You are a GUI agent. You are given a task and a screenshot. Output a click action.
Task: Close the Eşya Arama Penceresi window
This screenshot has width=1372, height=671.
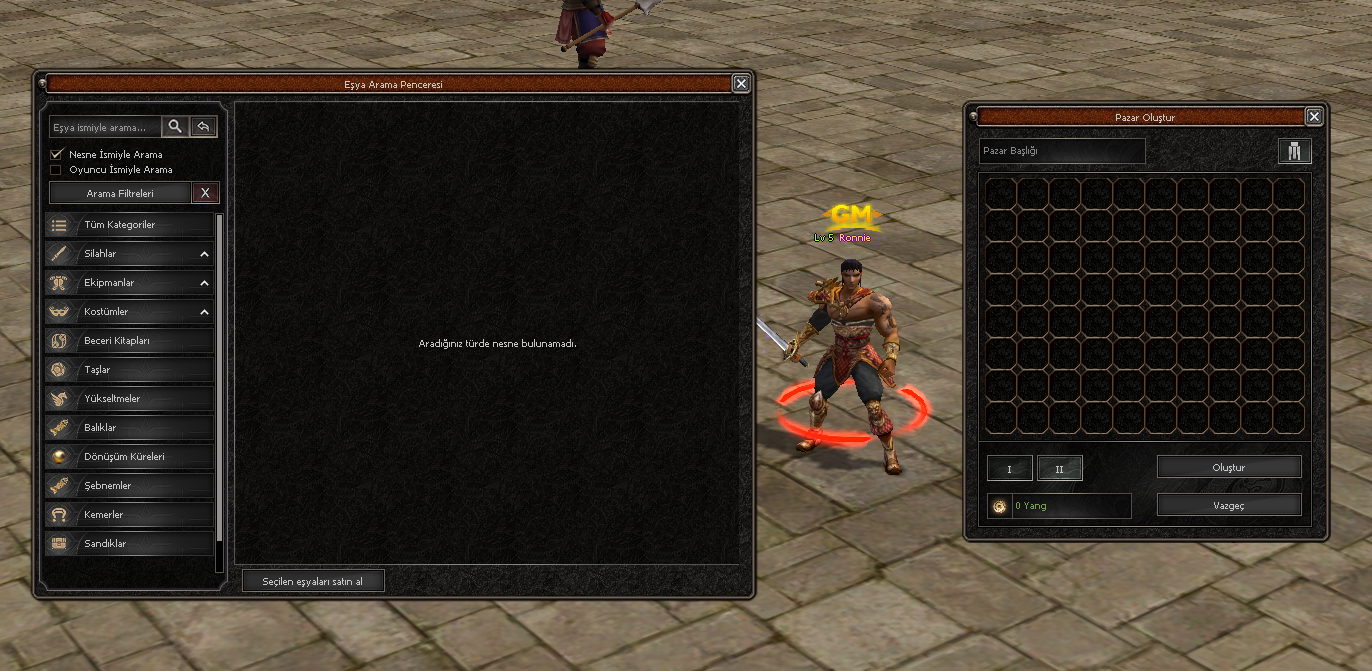[x=741, y=84]
